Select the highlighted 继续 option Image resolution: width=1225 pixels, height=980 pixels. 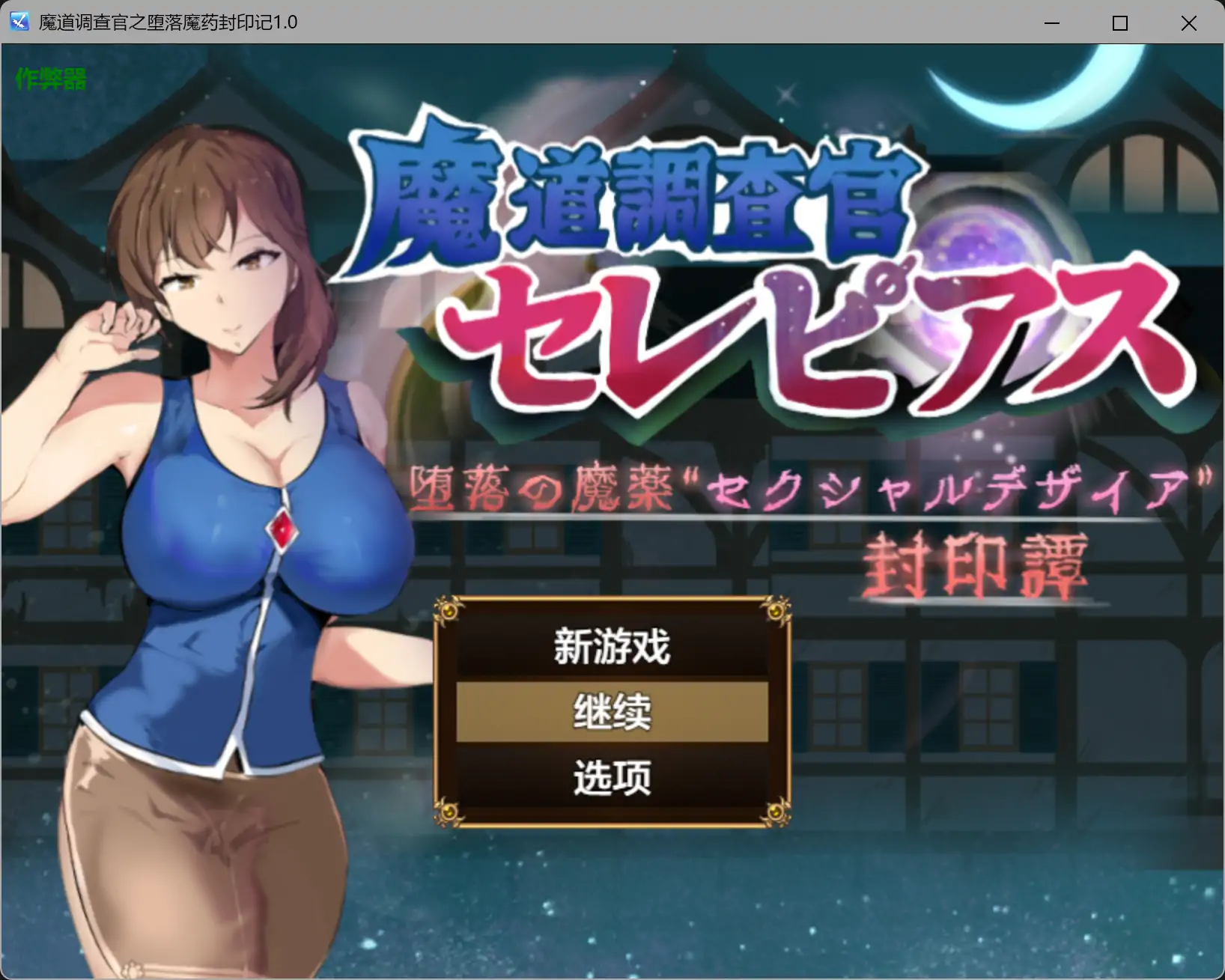[611, 713]
